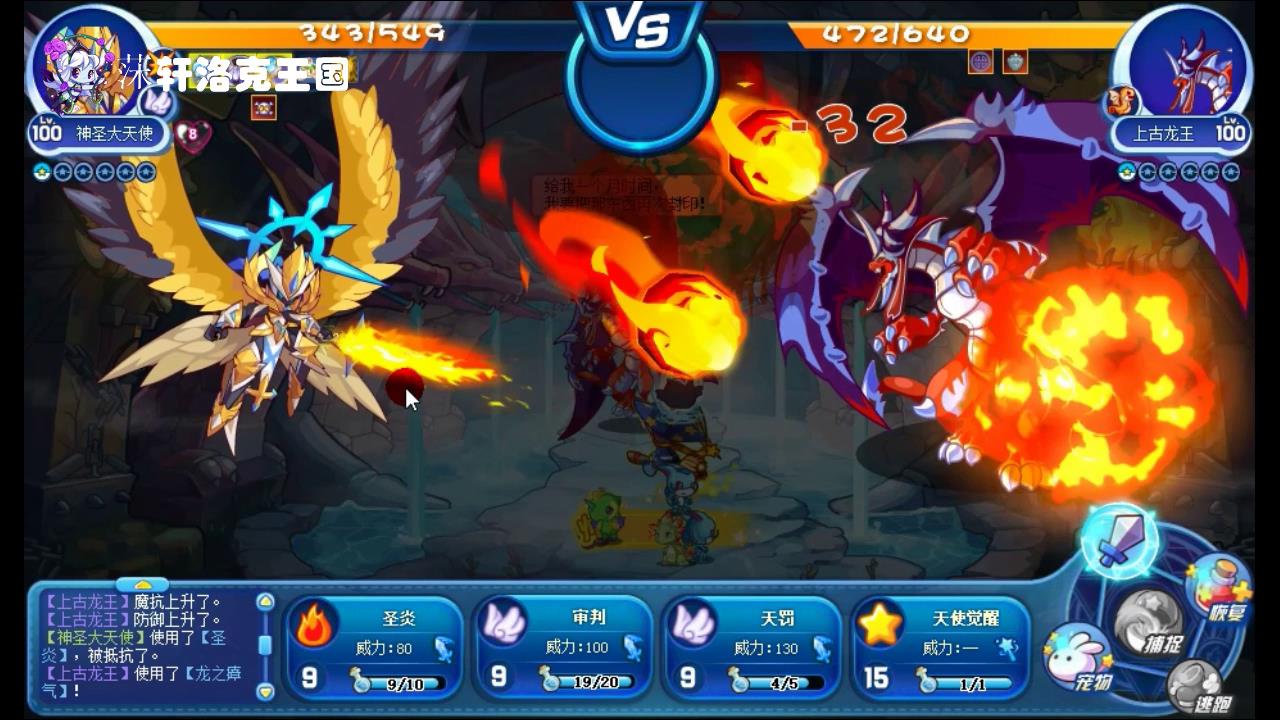Screen dimensions: 1280x720
Task: Inspect the shield buff icon under enemy health
Action: [x=1015, y=62]
